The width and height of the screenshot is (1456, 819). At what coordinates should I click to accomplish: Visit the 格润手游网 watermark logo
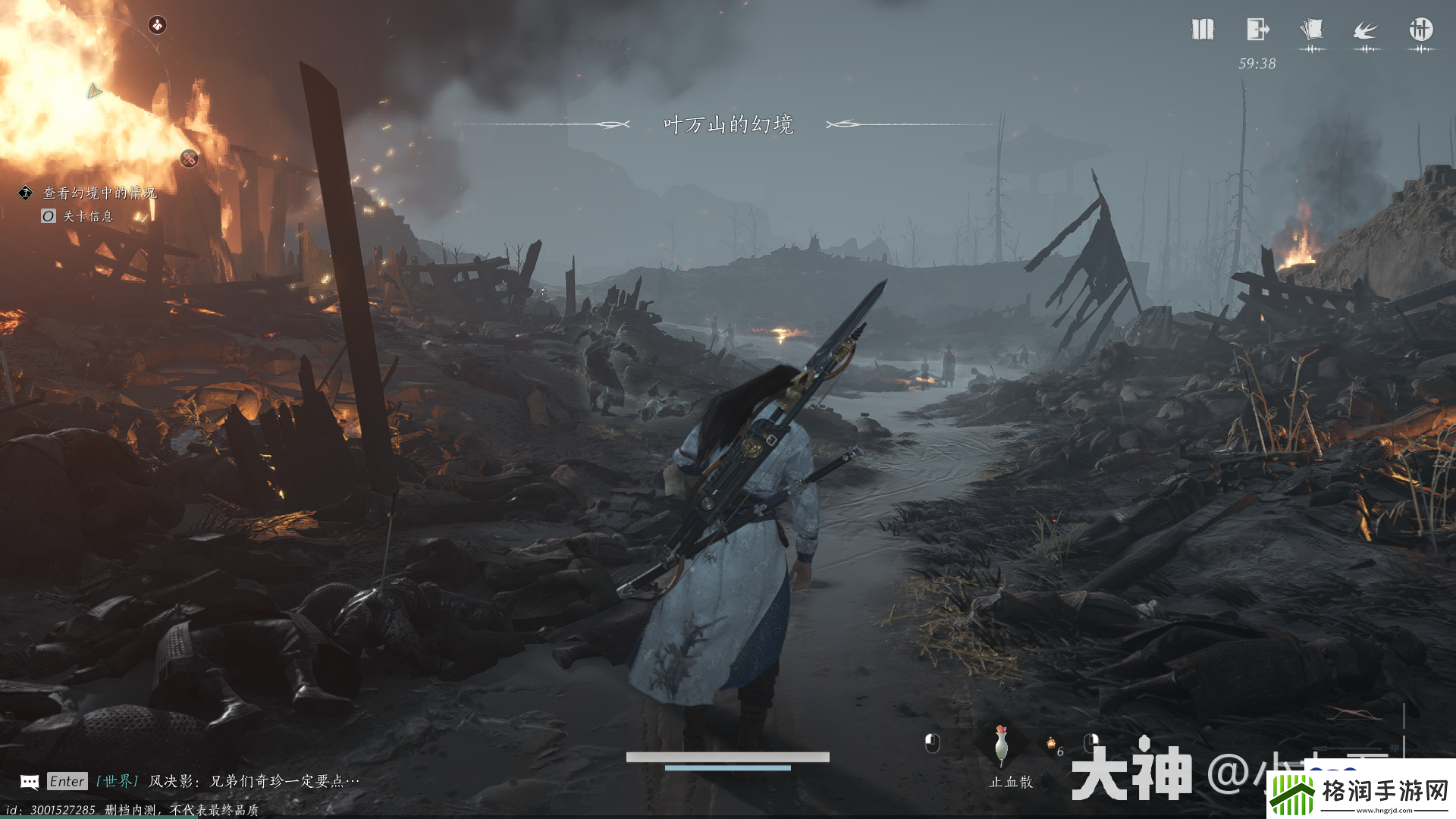[x=1361, y=791]
